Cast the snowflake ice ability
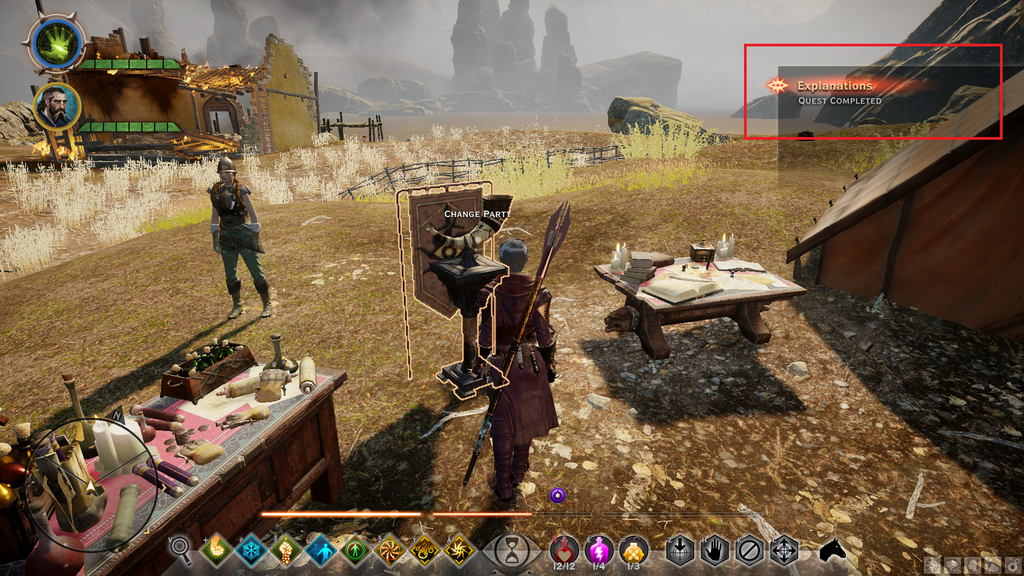The height and width of the screenshot is (576, 1024). coord(251,550)
